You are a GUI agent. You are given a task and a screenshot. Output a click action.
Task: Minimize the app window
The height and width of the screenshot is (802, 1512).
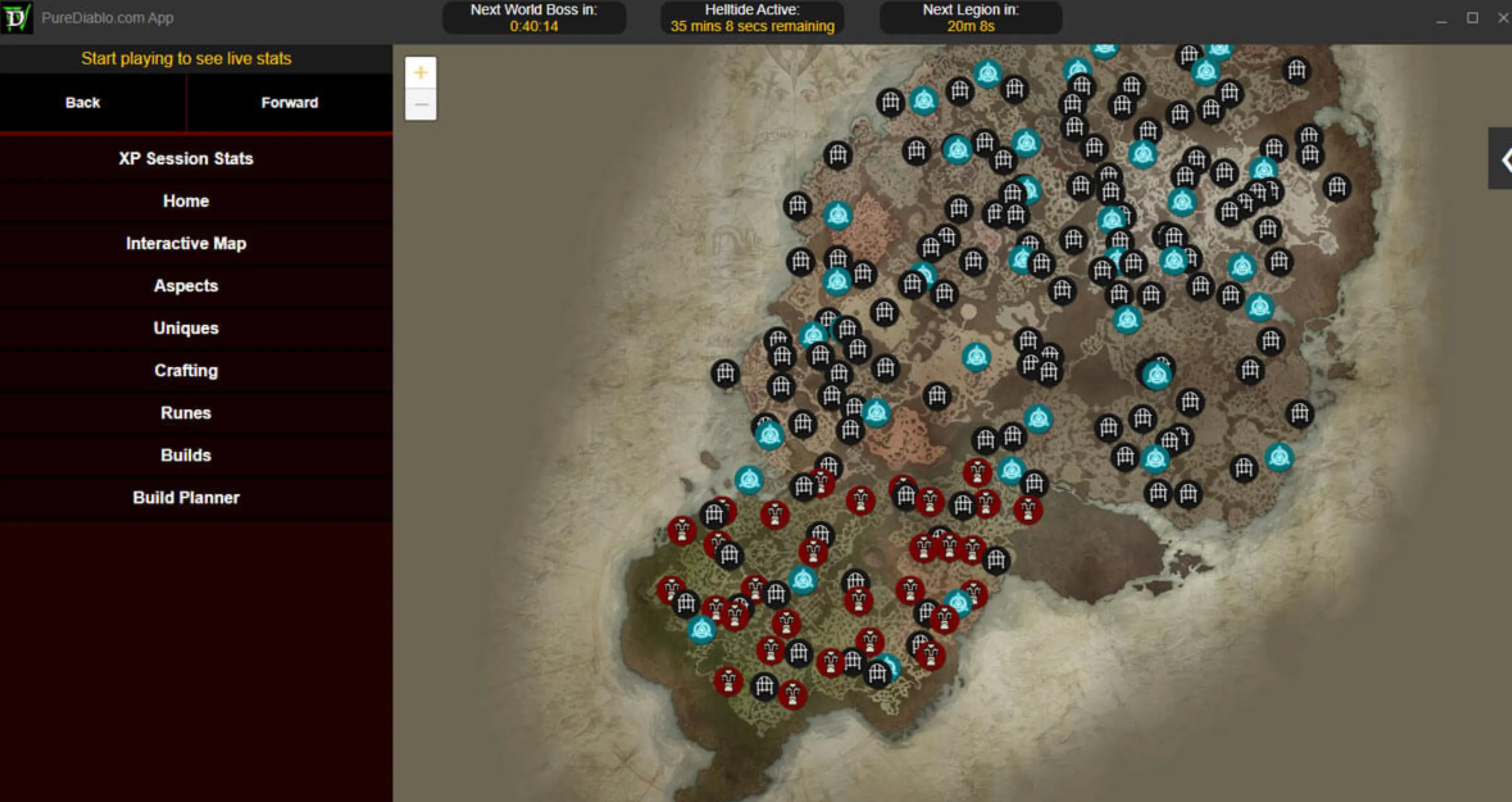[1441, 19]
